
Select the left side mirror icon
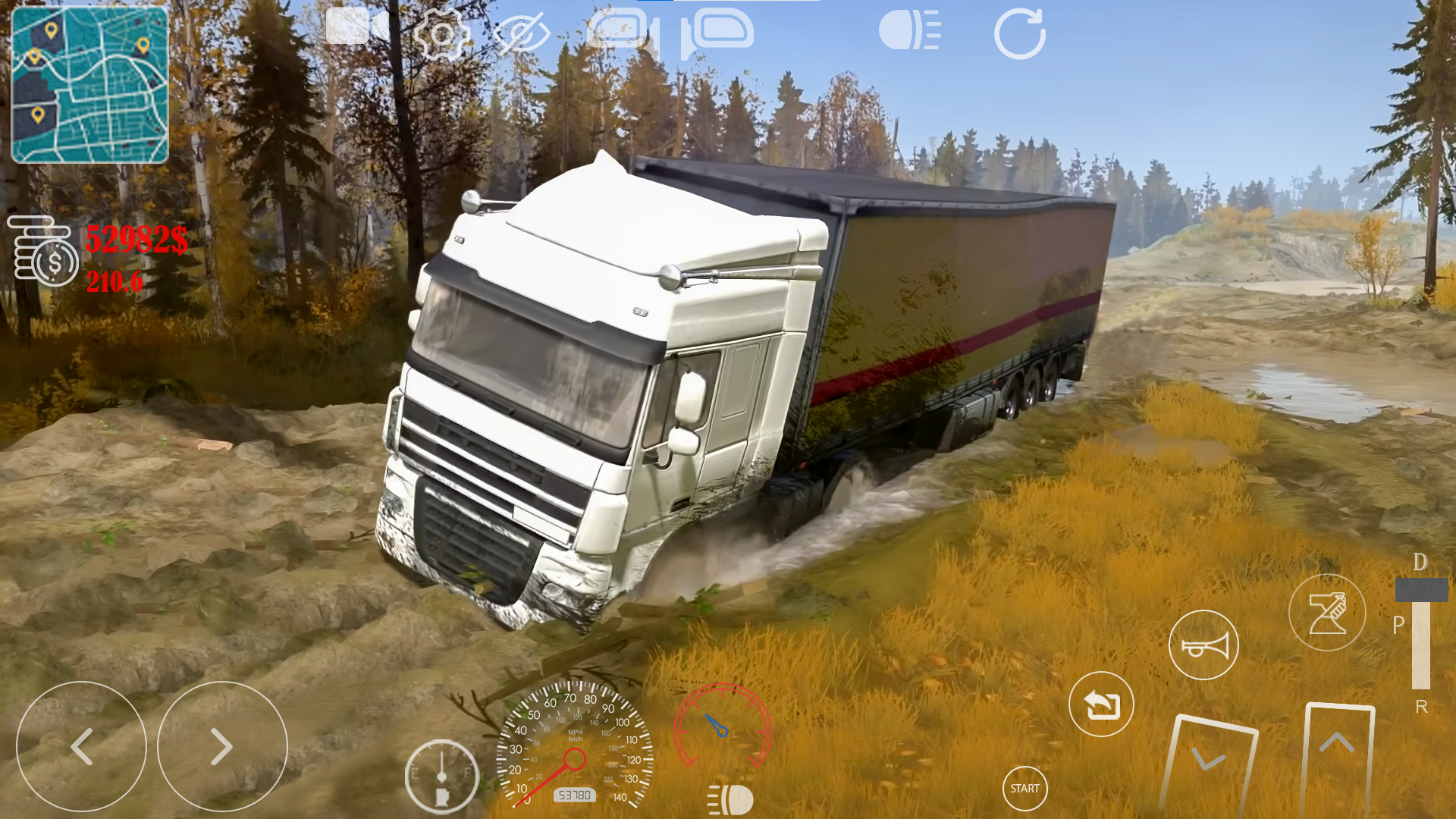[x=618, y=30]
